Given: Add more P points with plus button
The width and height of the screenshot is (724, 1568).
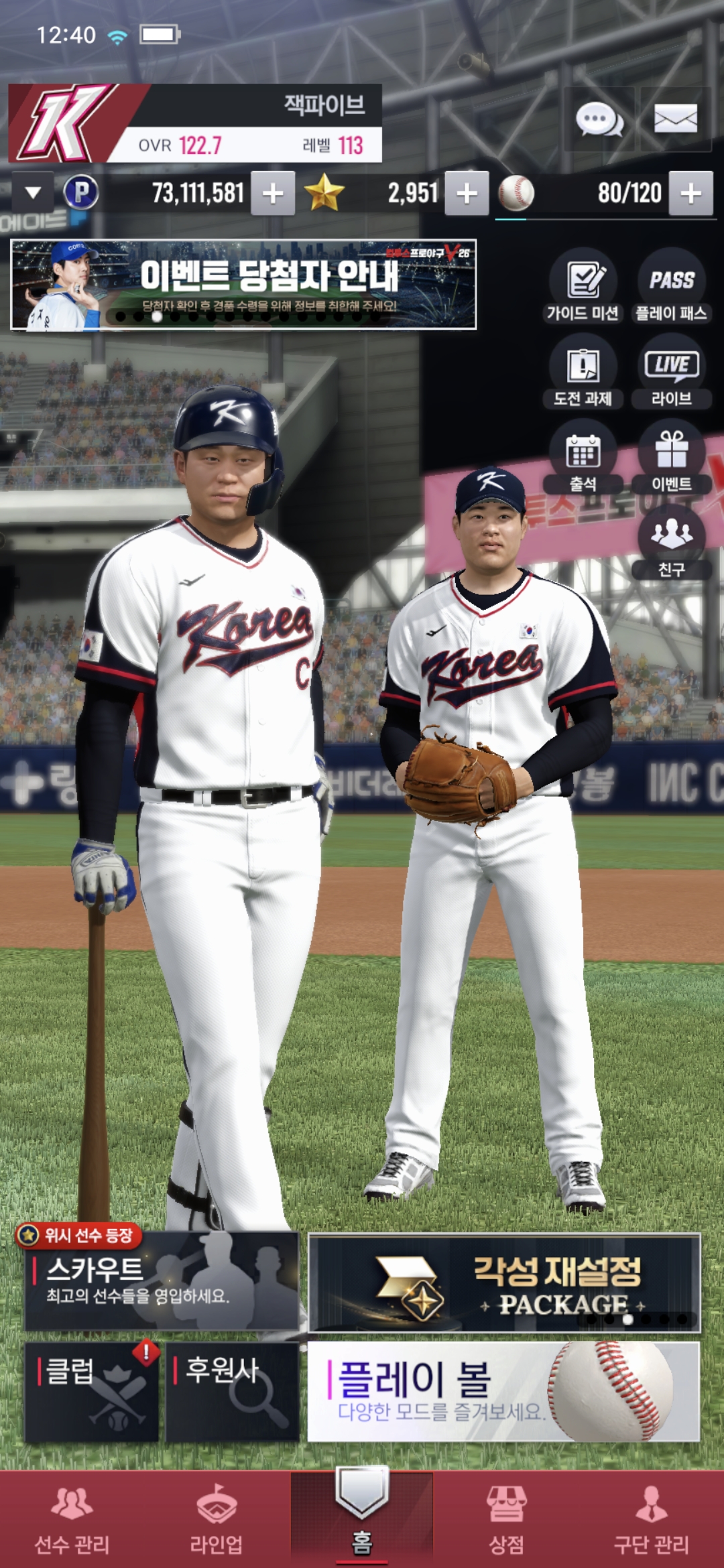Looking at the screenshot, I should point(273,194).
